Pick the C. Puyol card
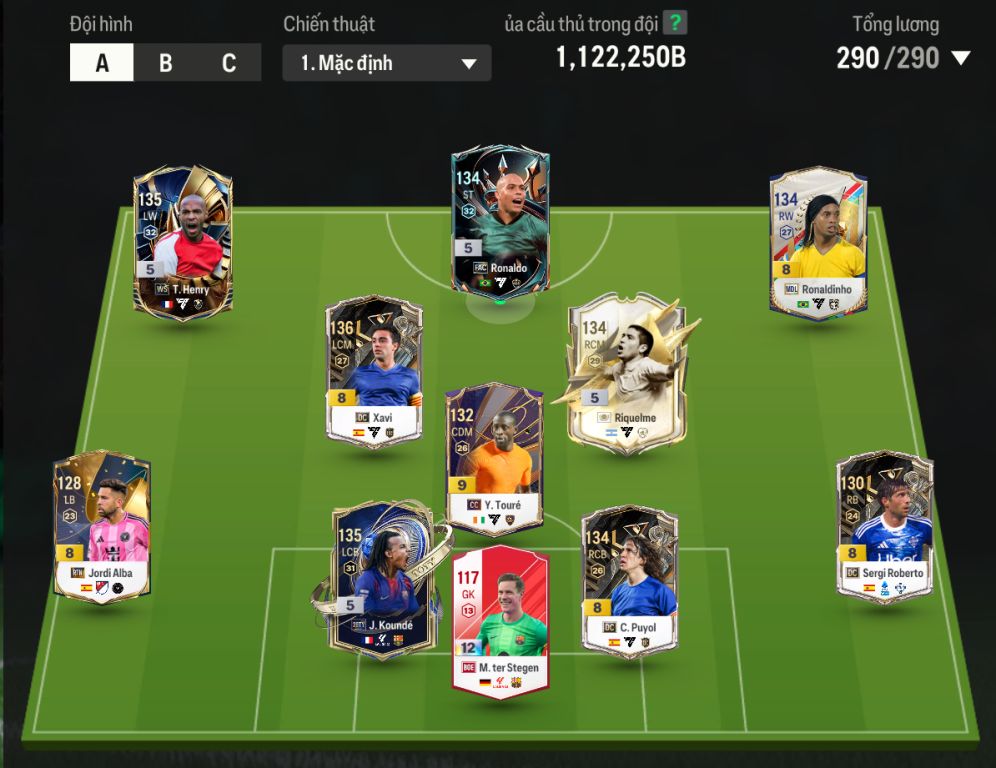The height and width of the screenshot is (768, 996). pyautogui.click(x=630, y=580)
